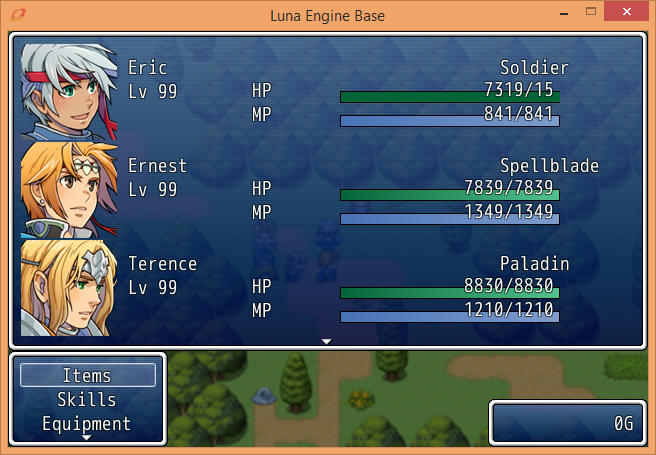Image resolution: width=656 pixels, height=455 pixels.
Task: Choose the Equipment option
Action: [x=87, y=423]
